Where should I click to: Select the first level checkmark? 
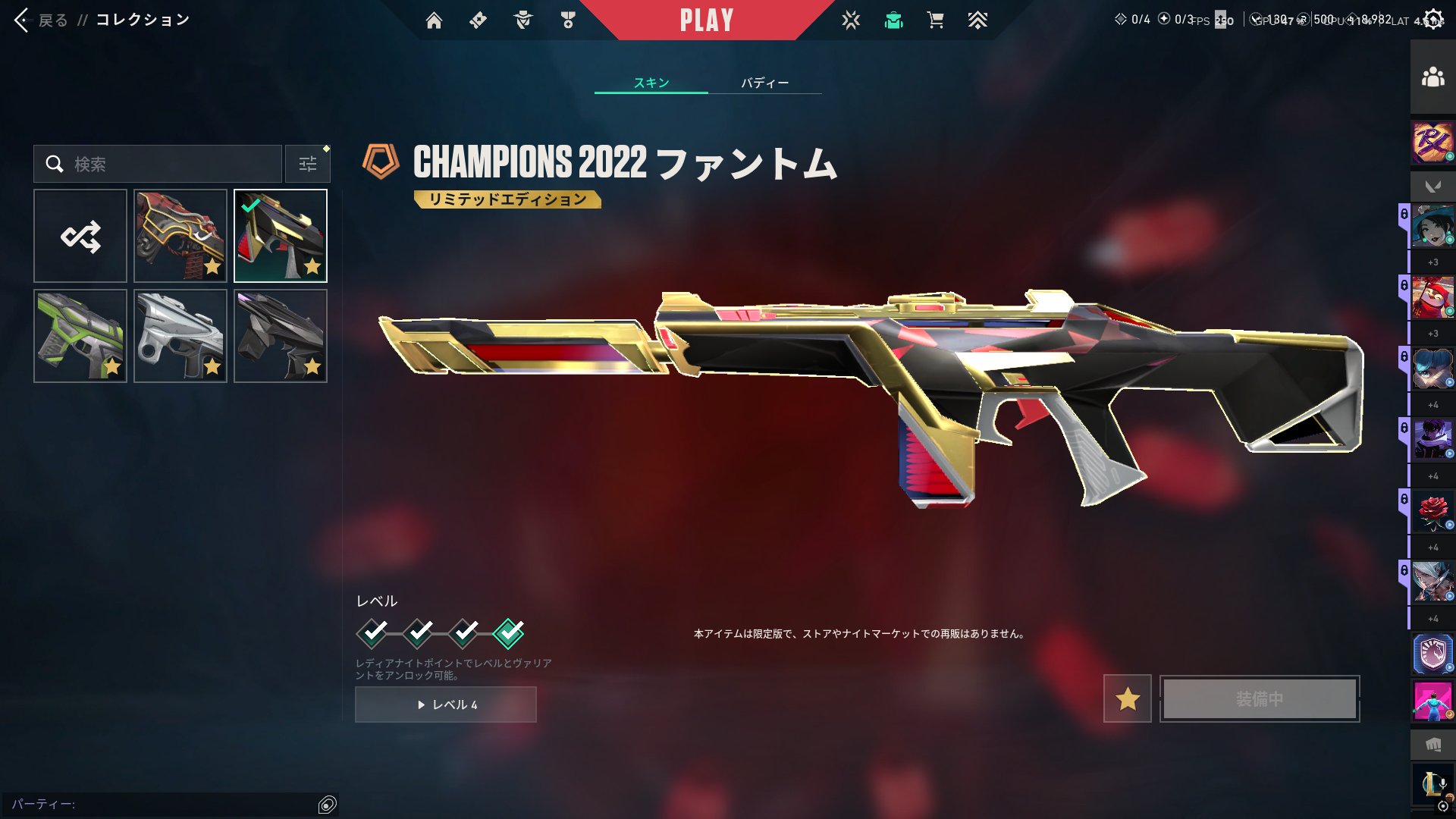tap(372, 632)
